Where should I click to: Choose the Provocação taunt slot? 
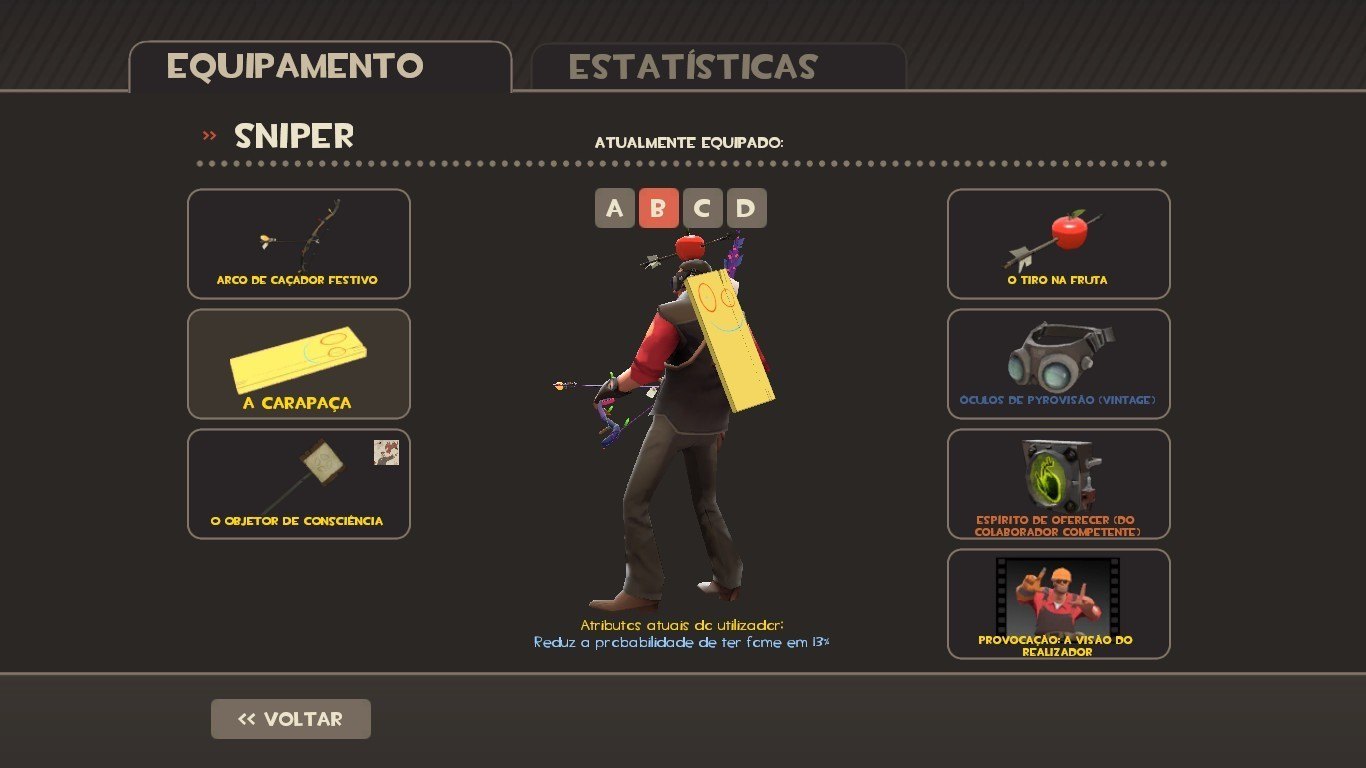(1058, 604)
